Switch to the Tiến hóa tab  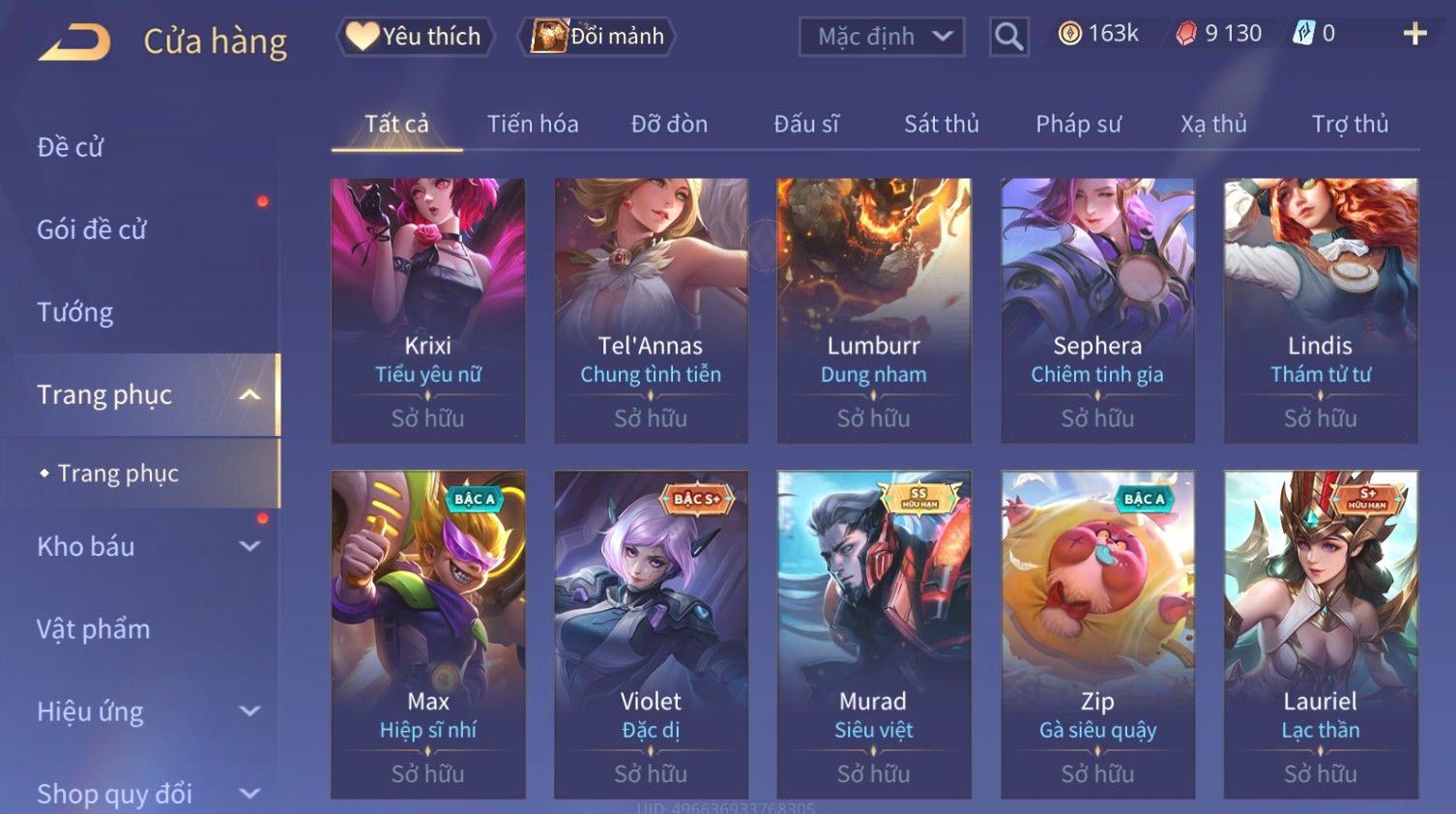pos(533,124)
